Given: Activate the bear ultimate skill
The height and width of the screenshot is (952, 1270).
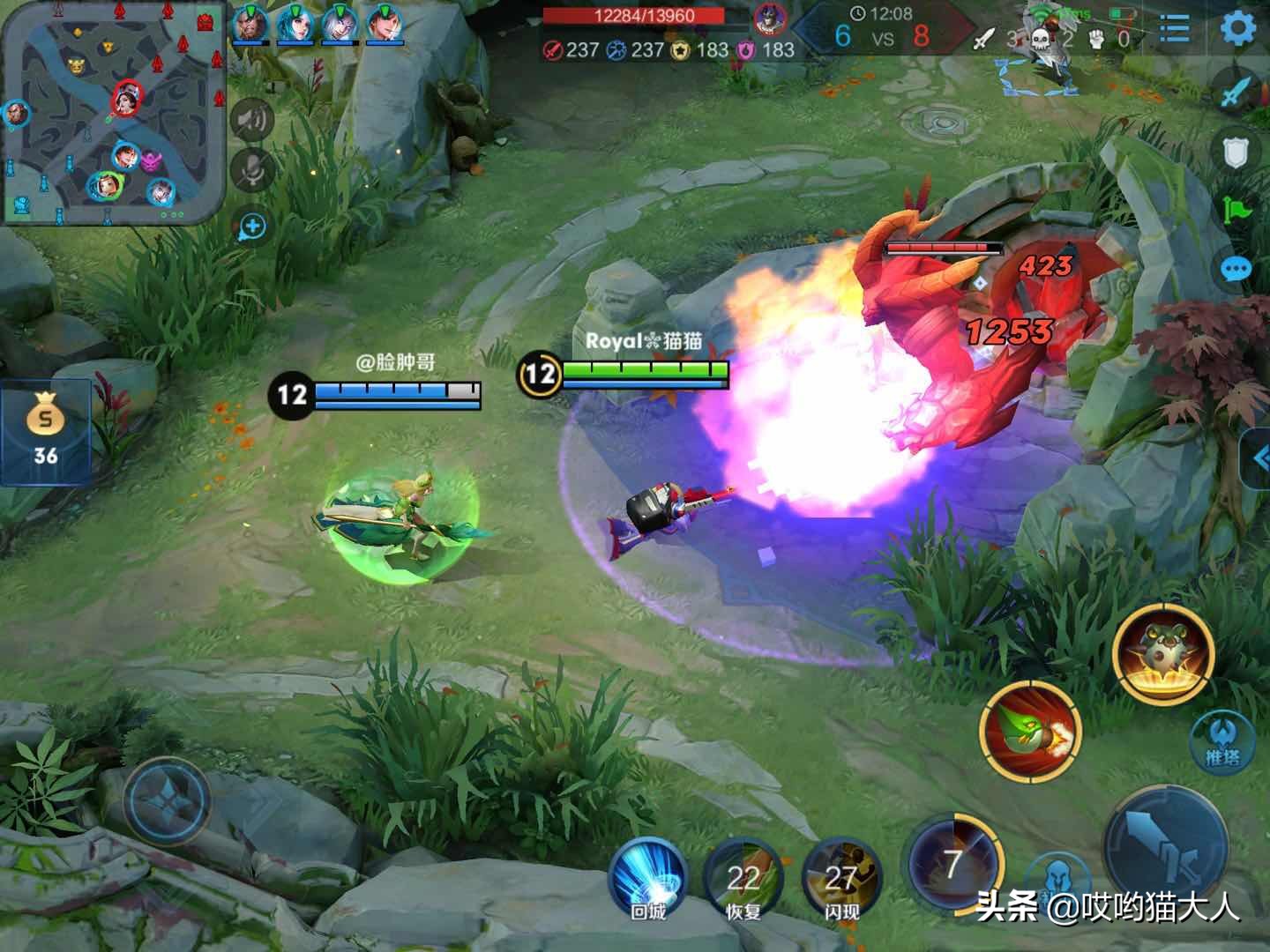Looking at the screenshot, I should [x=1163, y=654].
